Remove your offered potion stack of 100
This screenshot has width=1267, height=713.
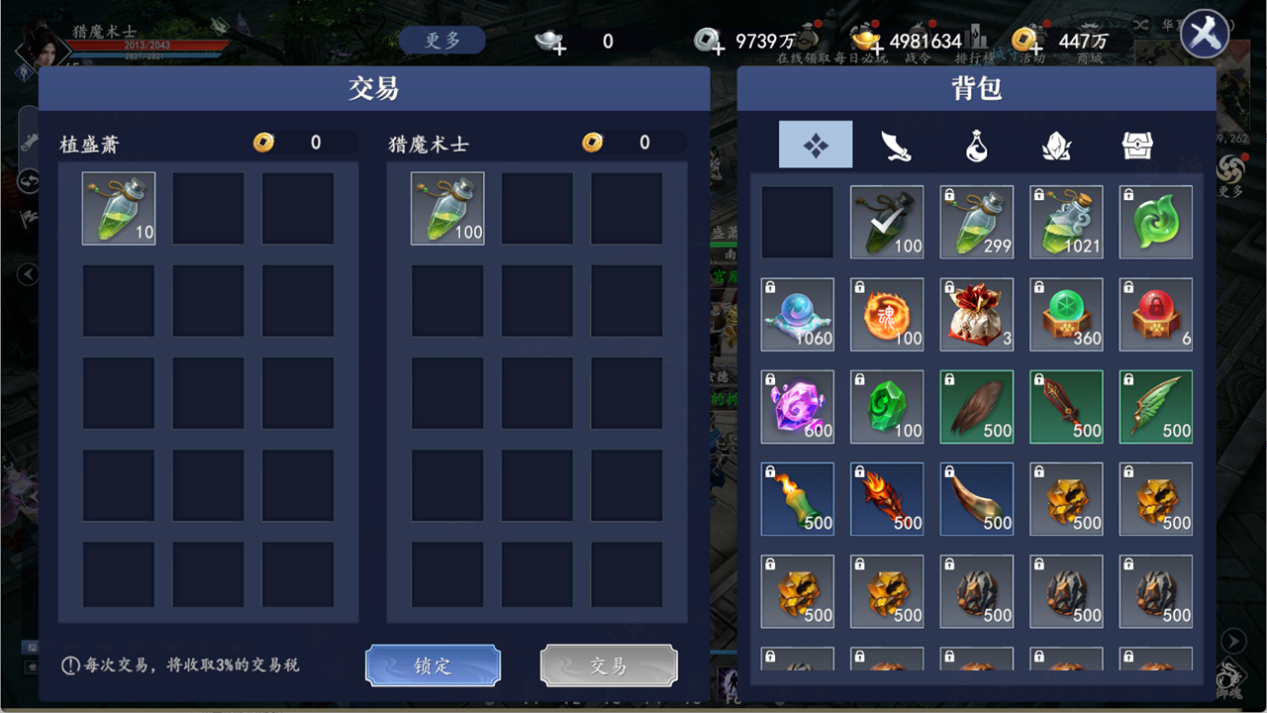[447, 208]
